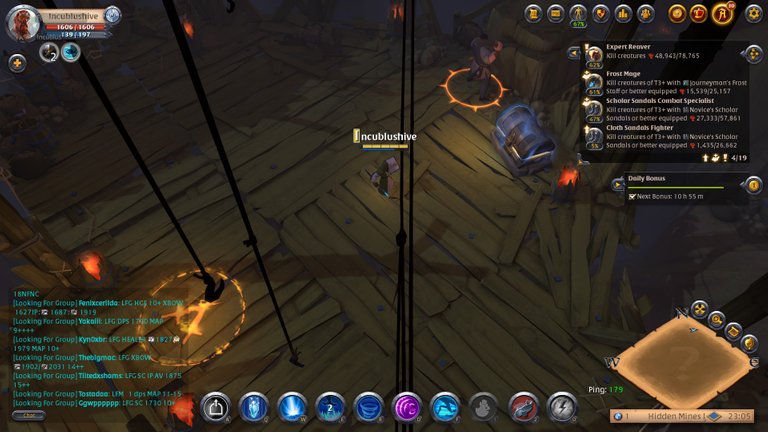
Task: Open the scroll map button by minimap
Action: [734, 330]
